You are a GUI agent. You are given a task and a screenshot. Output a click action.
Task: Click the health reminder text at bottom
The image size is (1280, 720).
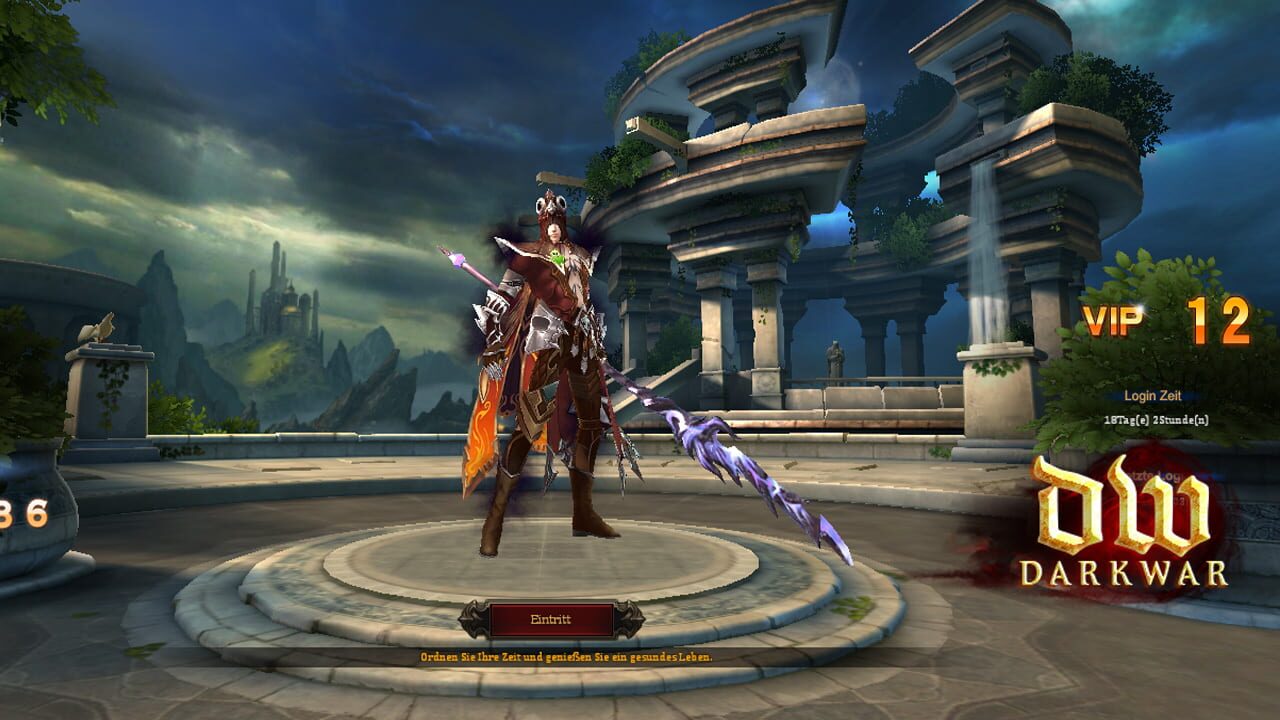[x=567, y=656]
